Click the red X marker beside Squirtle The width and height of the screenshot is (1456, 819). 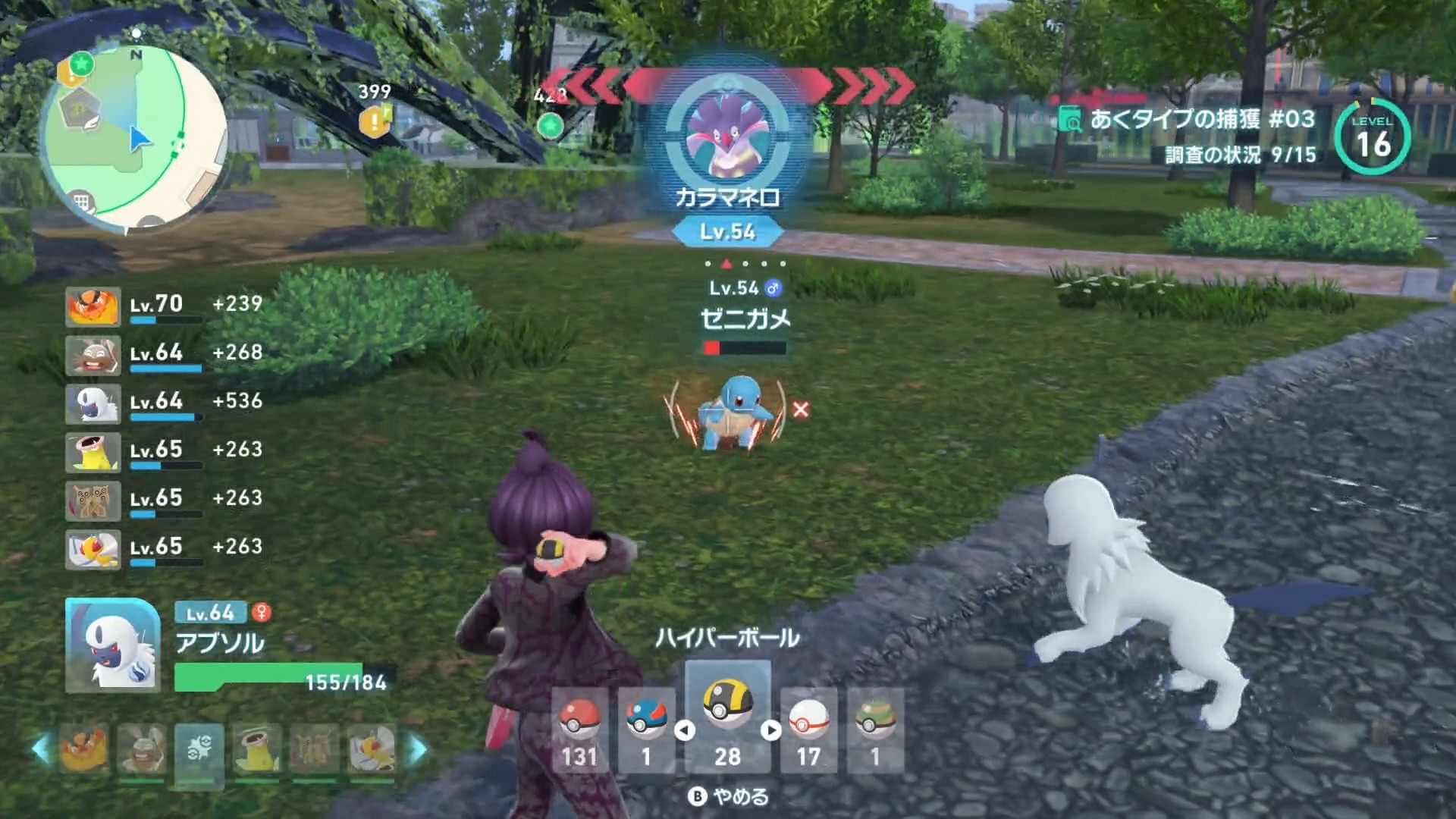802,409
